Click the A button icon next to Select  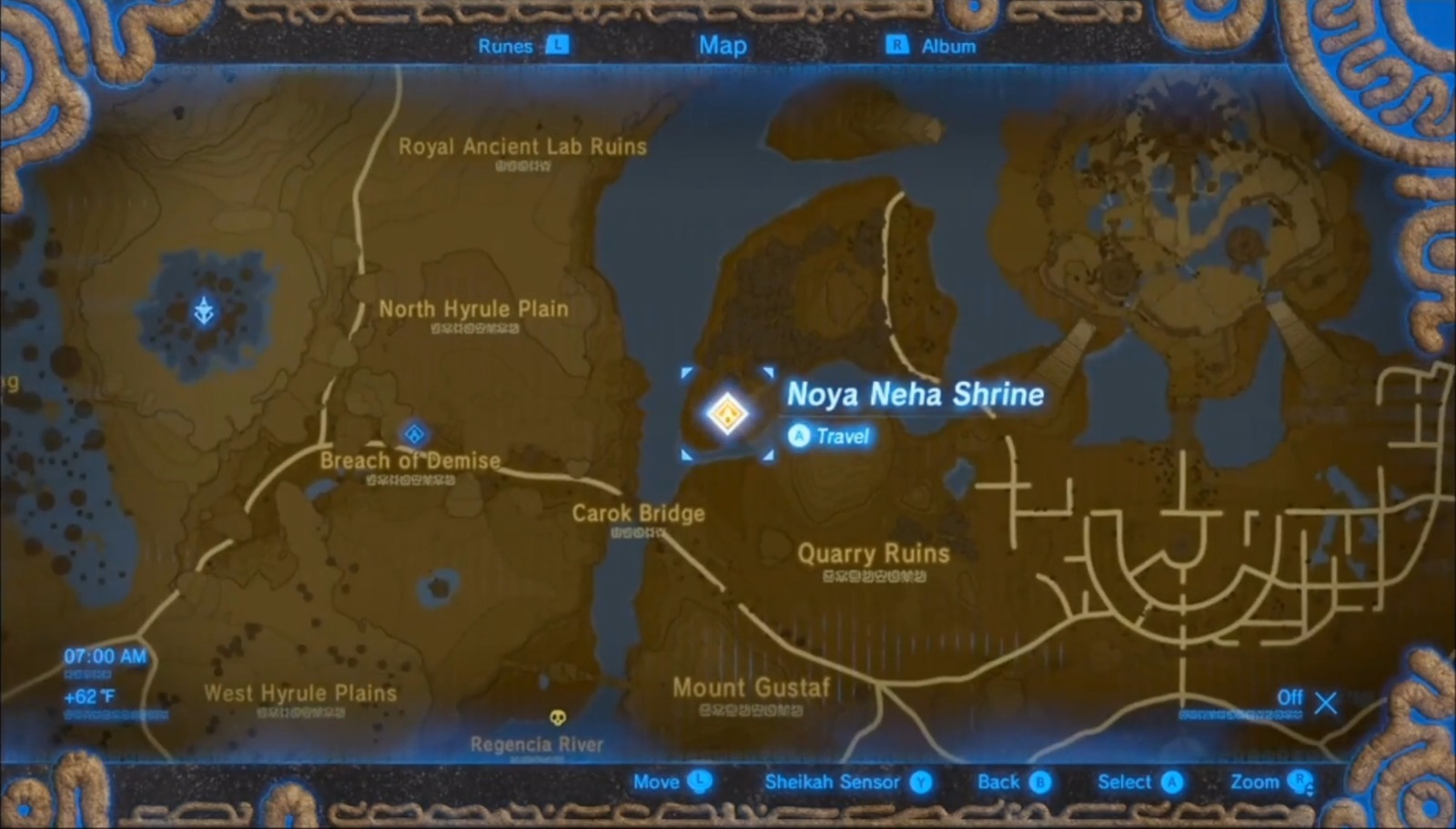1172,781
